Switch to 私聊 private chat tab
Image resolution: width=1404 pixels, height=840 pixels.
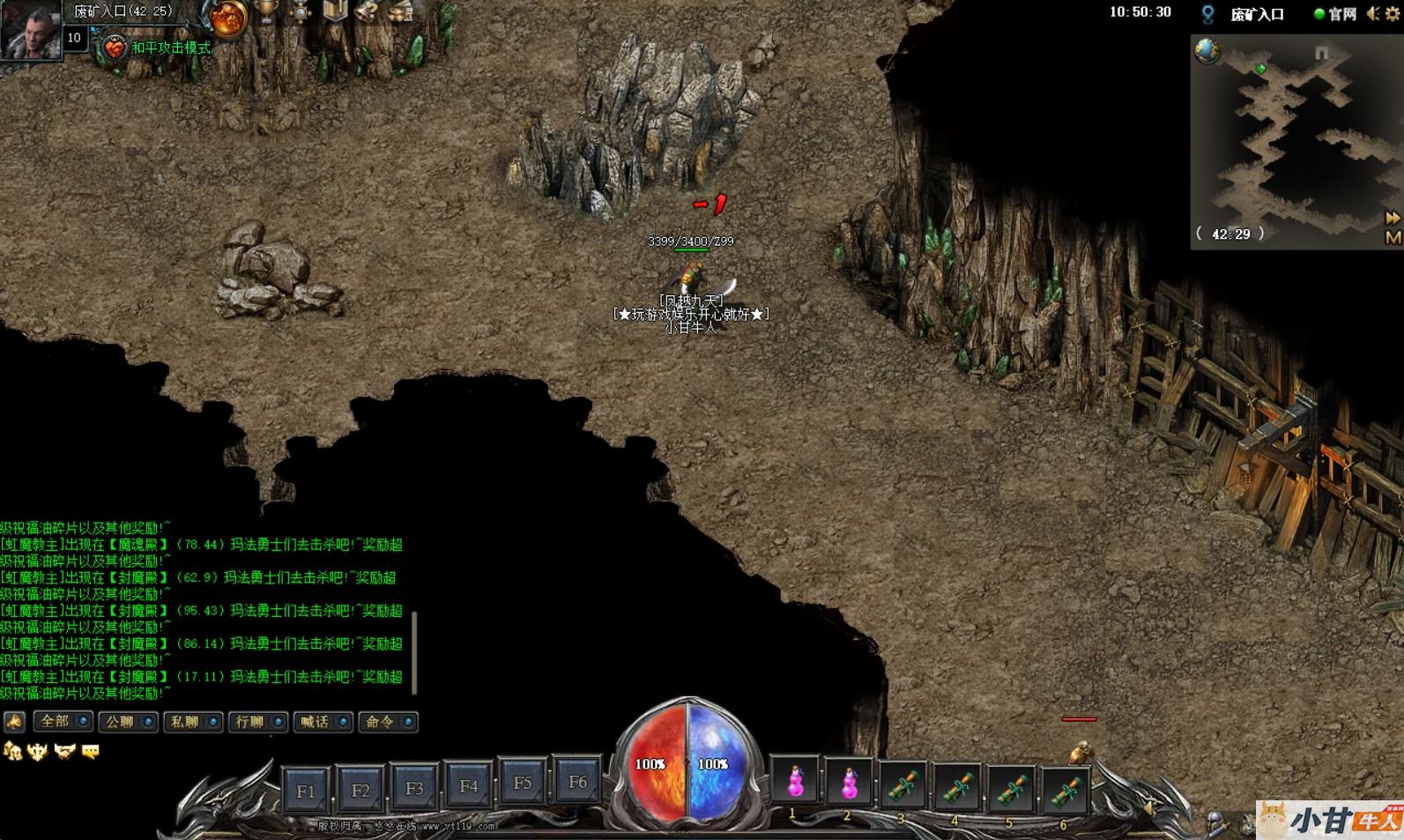click(192, 722)
